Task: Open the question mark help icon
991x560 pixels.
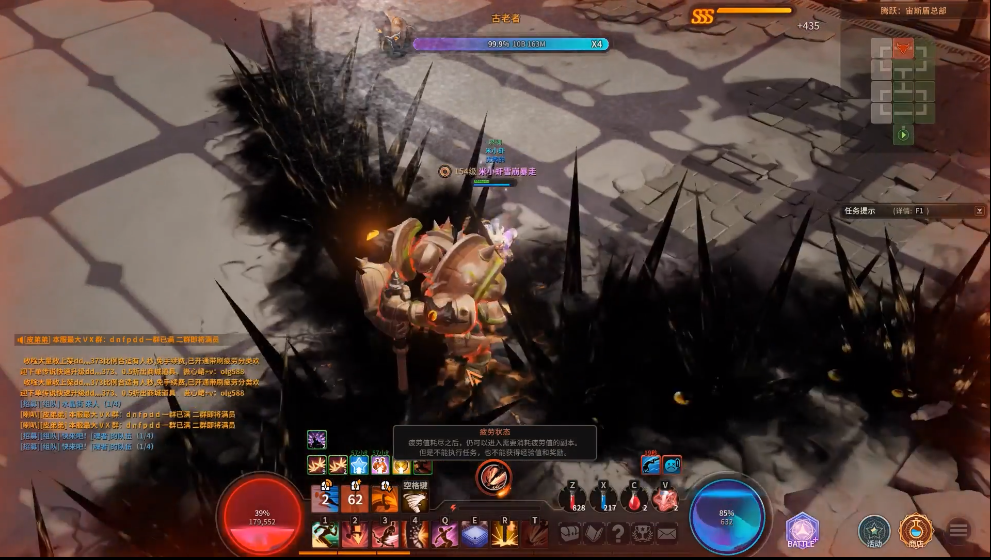Action: pos(618,533)
